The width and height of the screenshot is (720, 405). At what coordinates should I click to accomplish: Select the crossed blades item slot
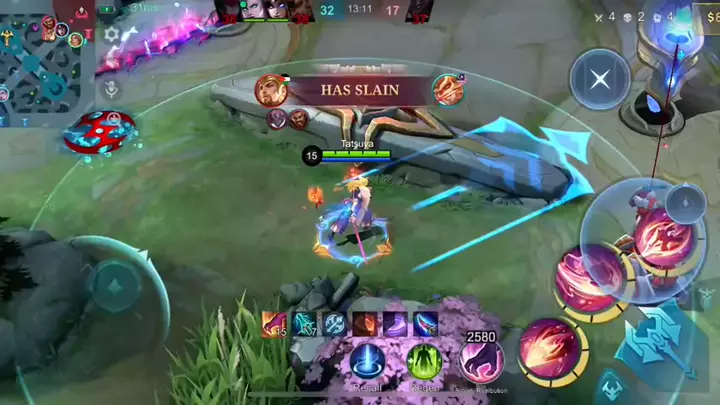[x=335, y=324]
